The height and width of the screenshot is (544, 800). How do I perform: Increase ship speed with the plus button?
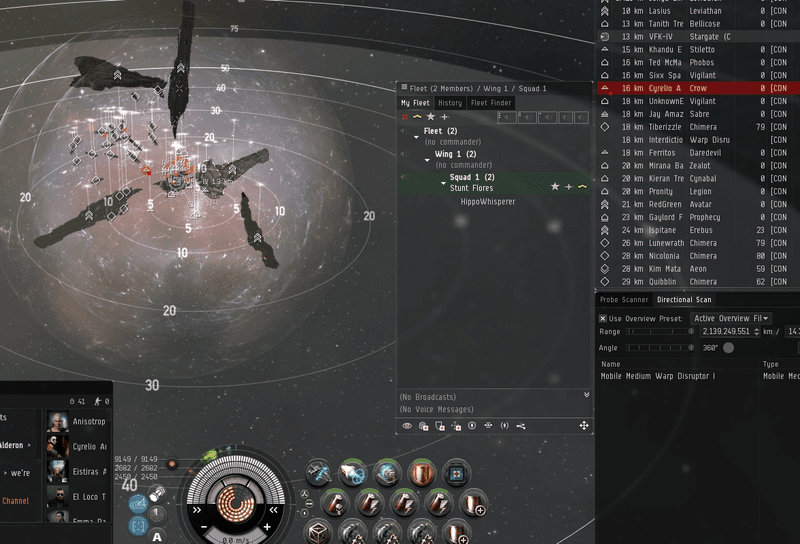(x=268, y=525)
